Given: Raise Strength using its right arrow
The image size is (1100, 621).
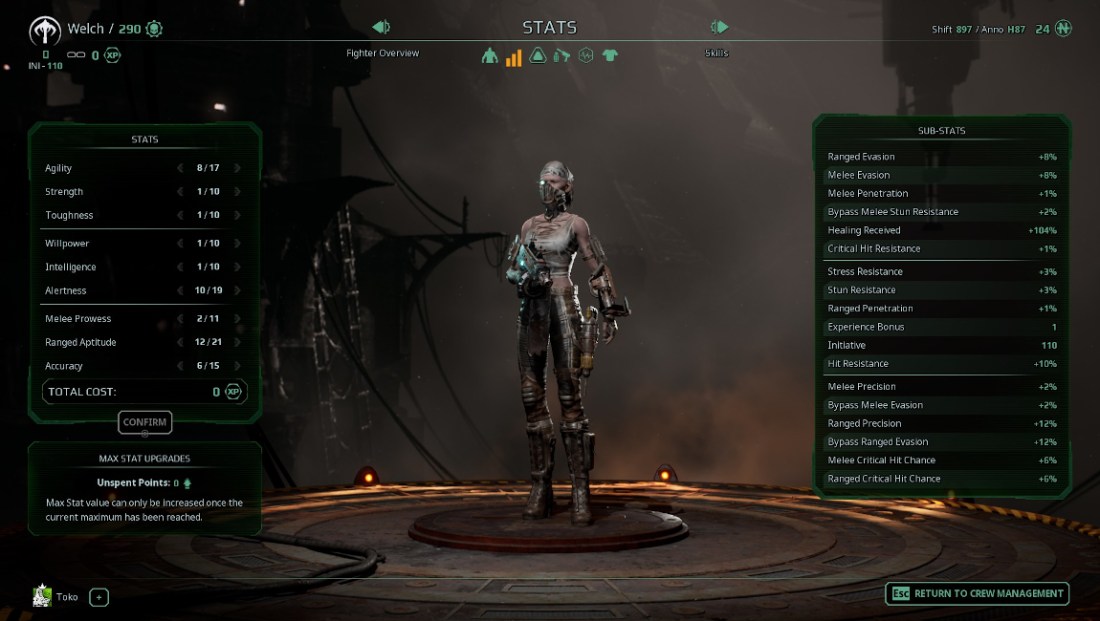Looking at the screenshot, I should [x=237, y=192].
